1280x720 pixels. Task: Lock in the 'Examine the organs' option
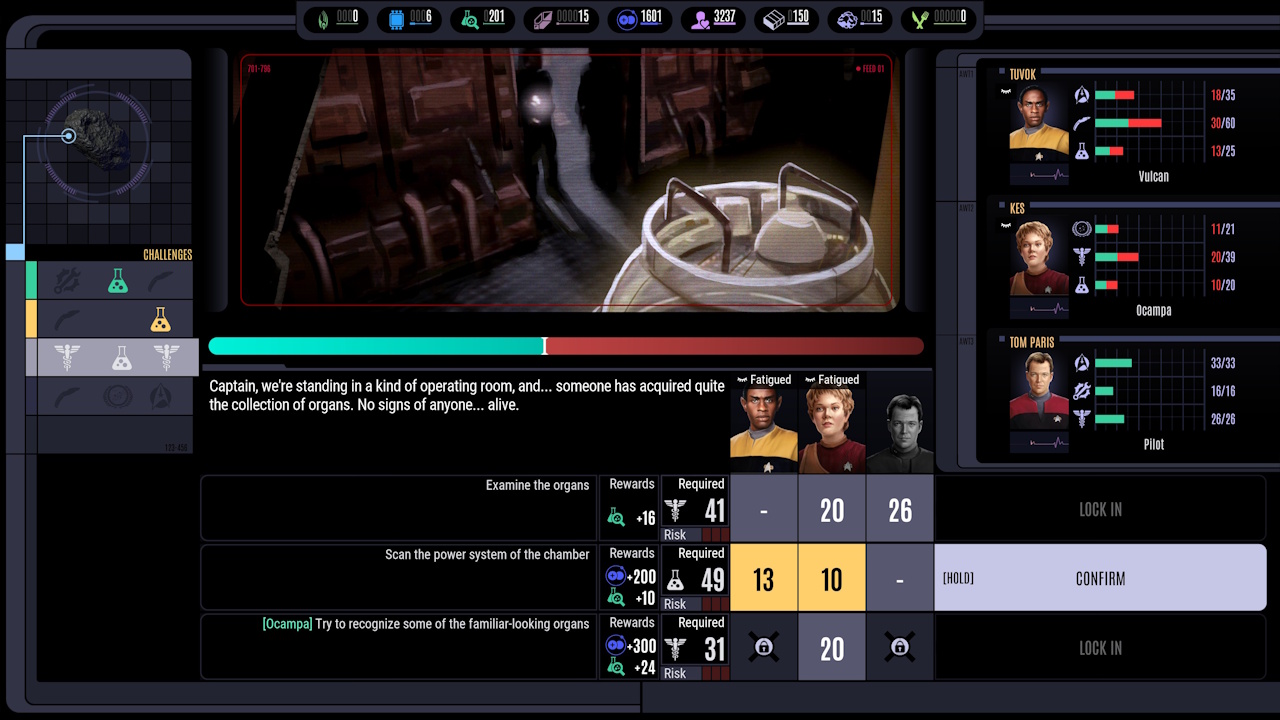[1100, 509]
